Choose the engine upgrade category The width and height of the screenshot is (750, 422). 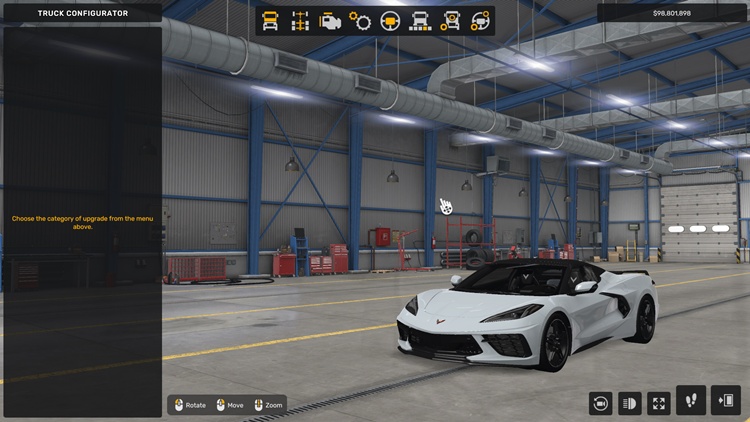[330, 20]
